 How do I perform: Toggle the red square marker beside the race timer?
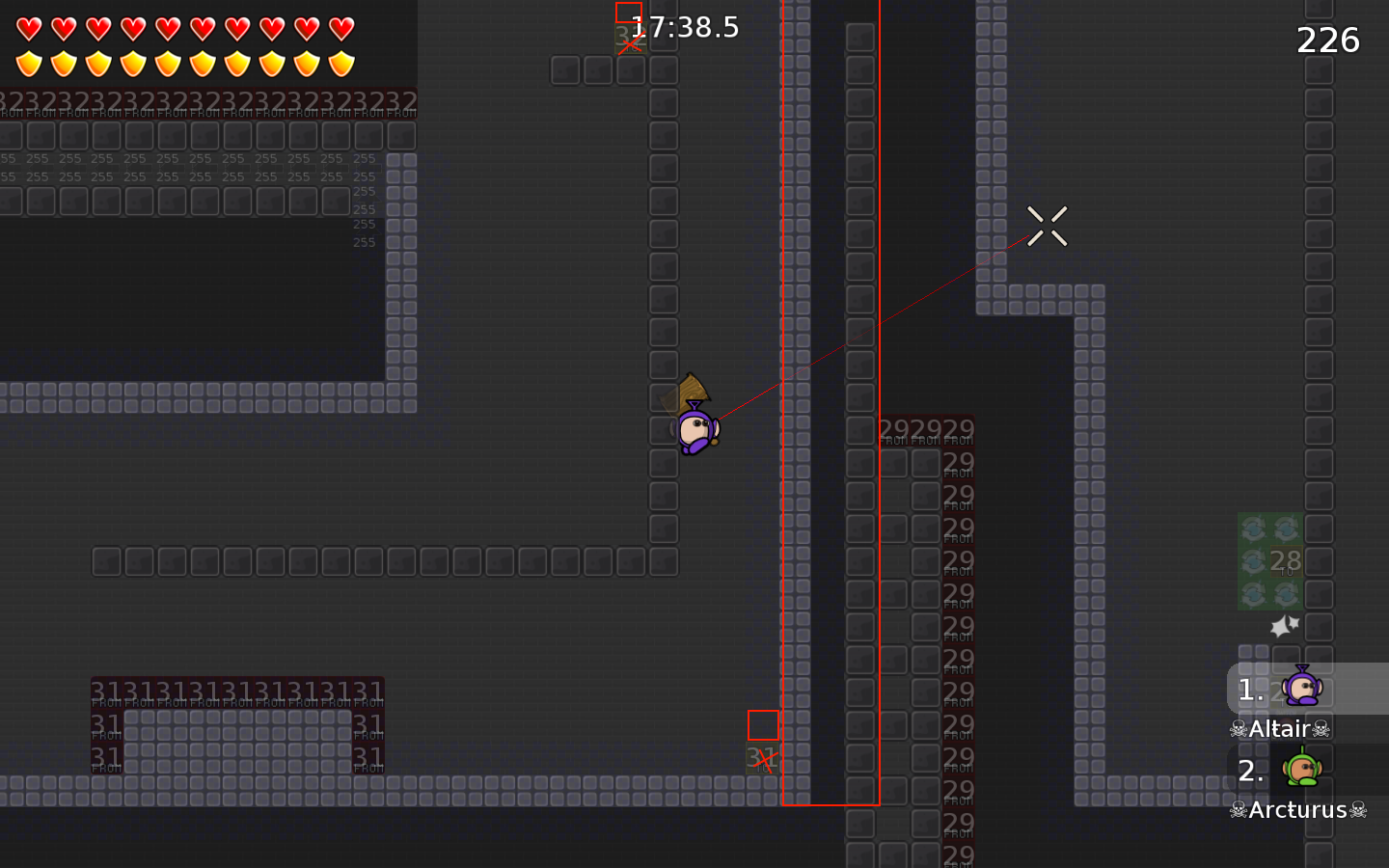[627, 13]
